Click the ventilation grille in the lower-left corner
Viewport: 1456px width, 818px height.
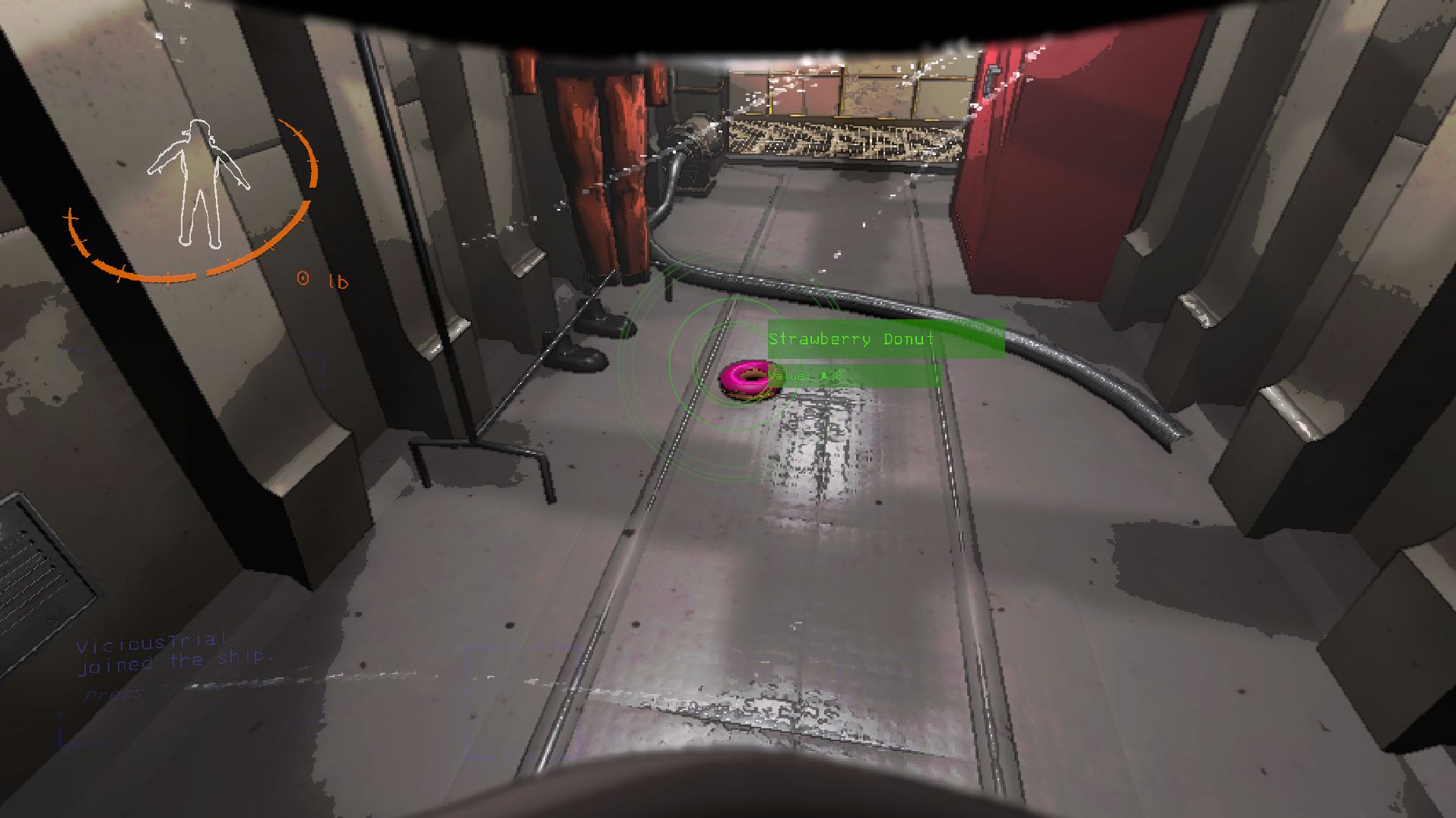click(42, 578)
